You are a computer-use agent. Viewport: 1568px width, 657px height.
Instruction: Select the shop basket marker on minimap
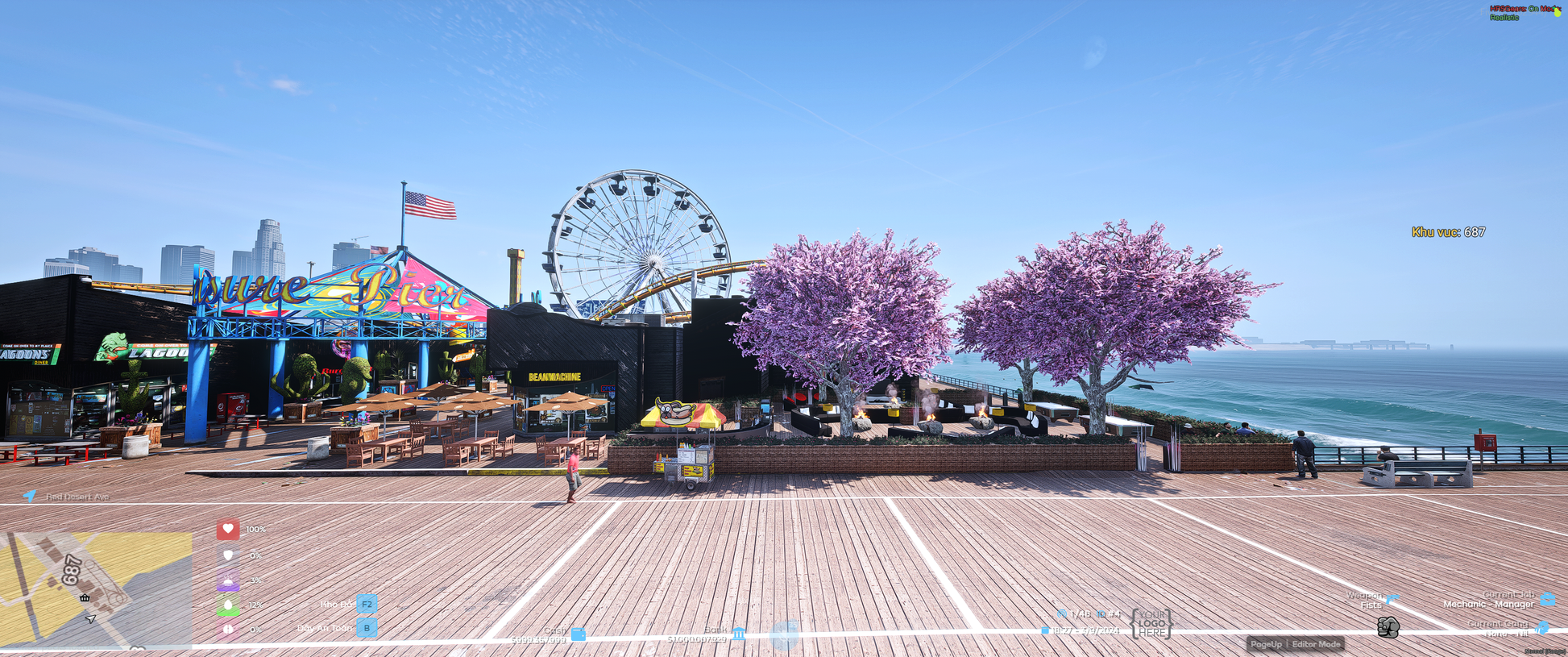(x=85, y=597)
